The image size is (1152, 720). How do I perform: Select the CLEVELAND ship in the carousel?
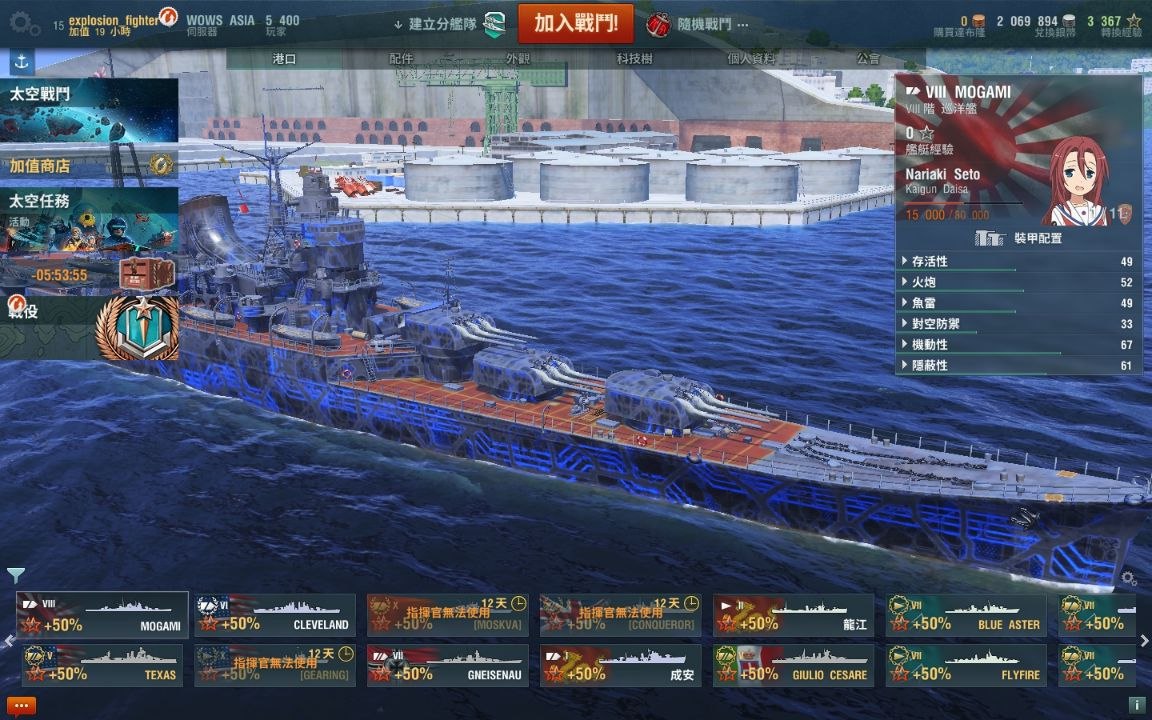275,615
